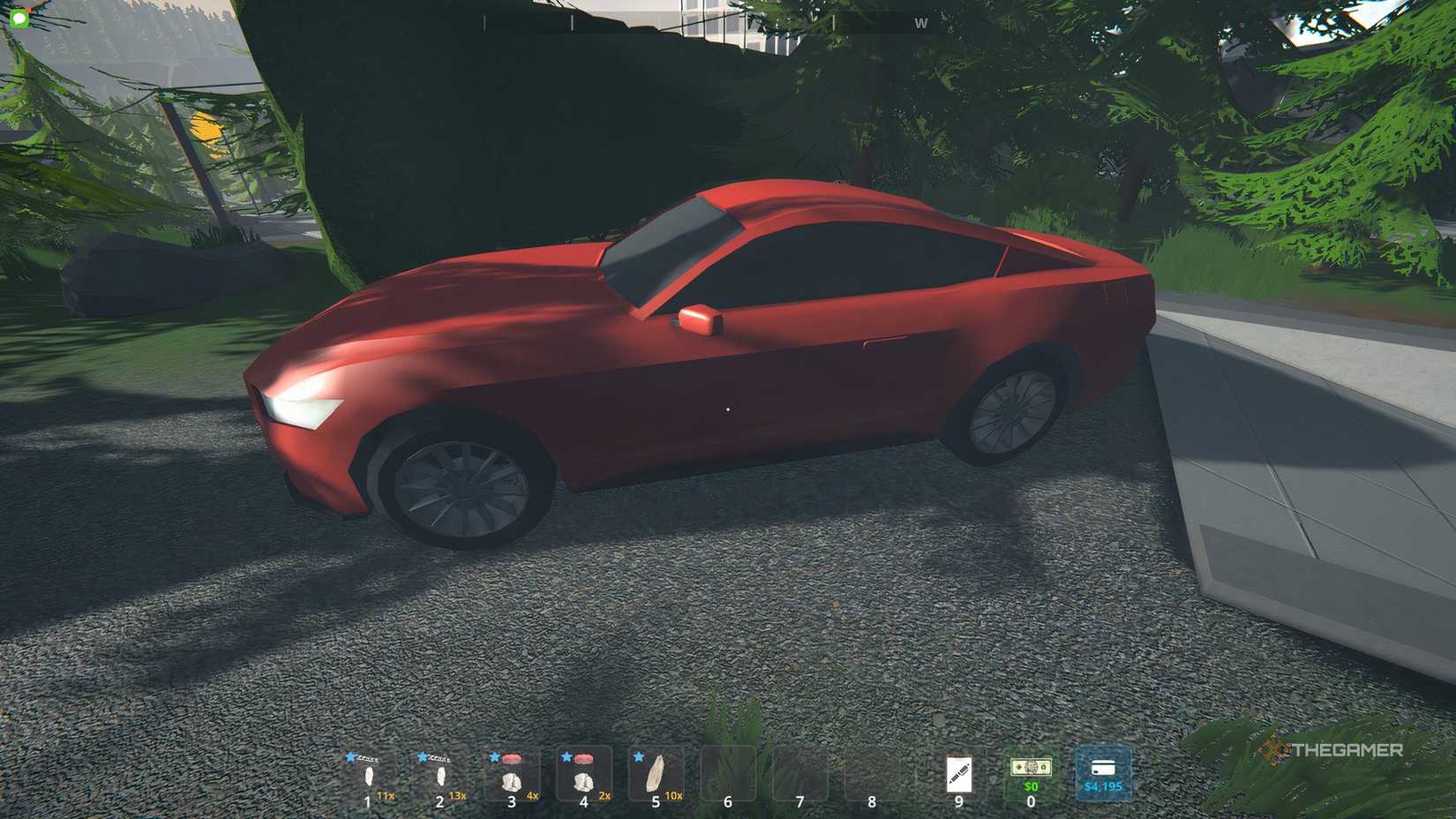
Task: Click the 10x stack count on slot 5
Action: (674, 794)
